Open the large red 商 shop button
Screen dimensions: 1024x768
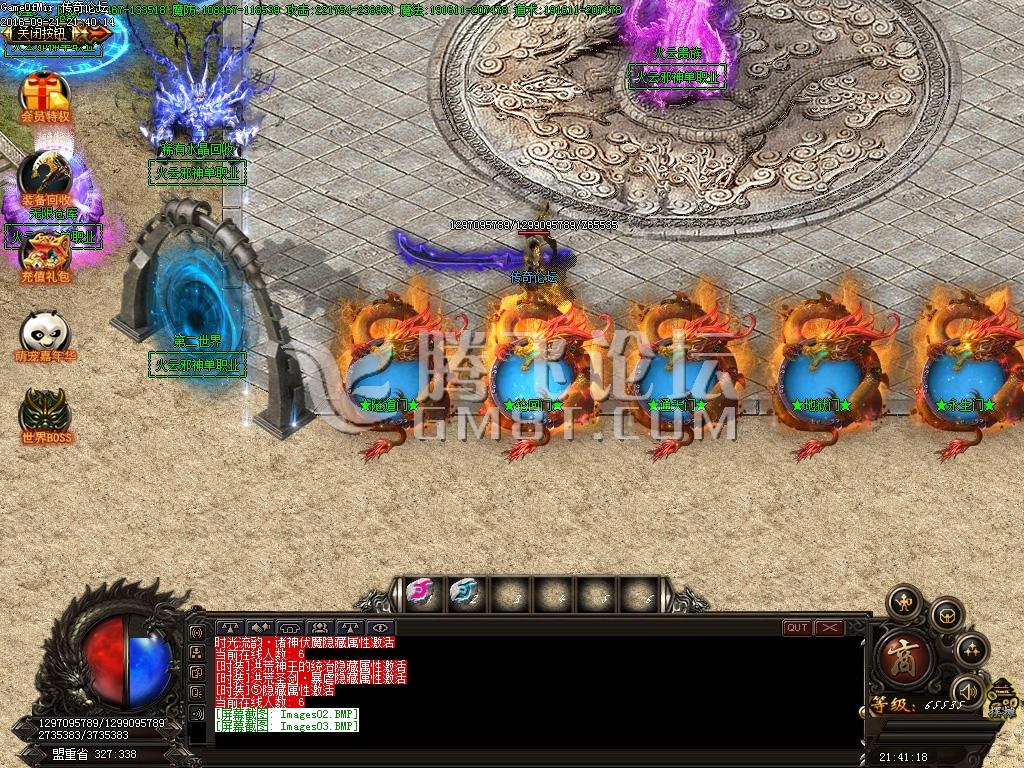click(904, 659)
